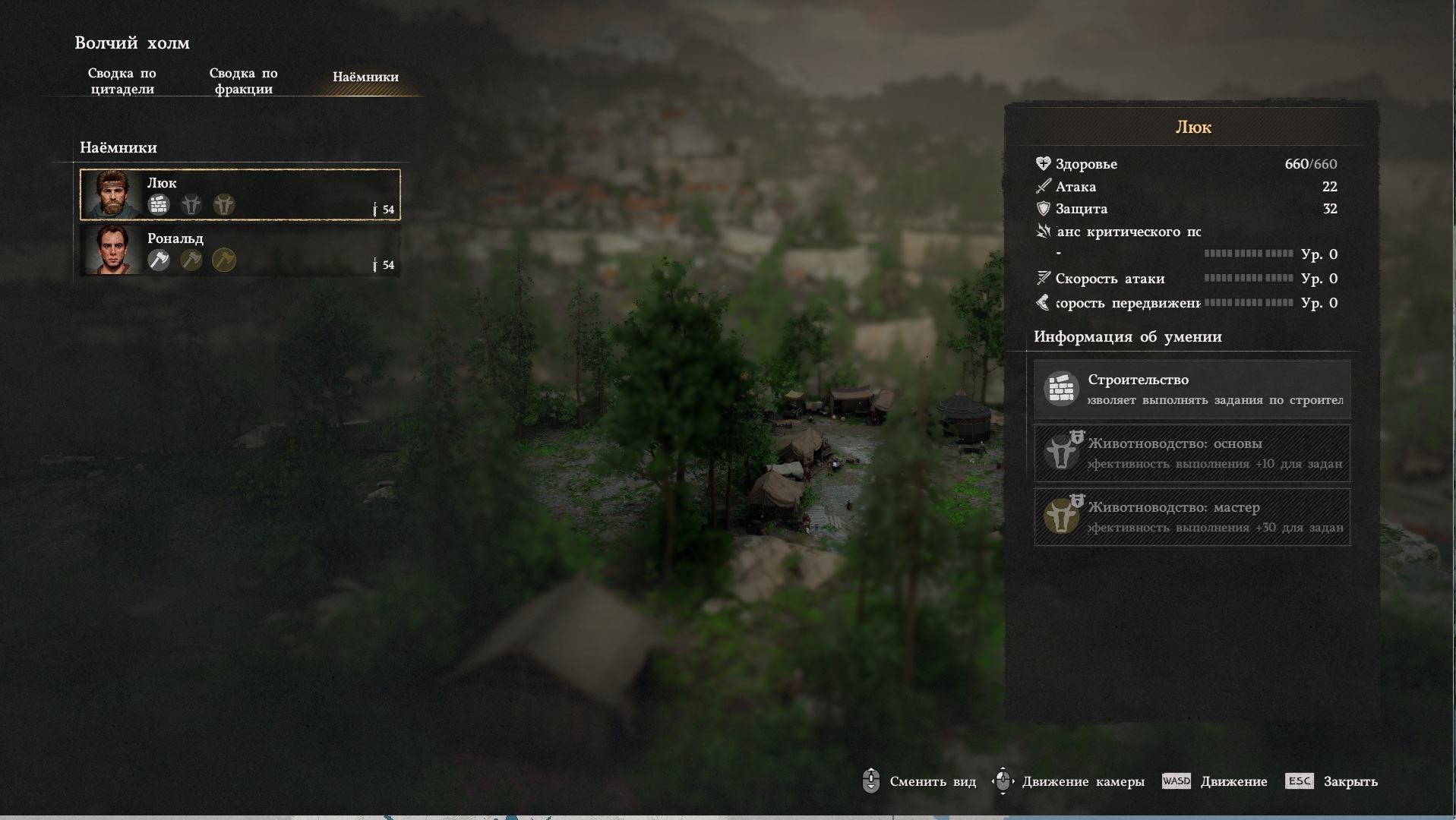Viewport: 1456px width, 820px height.
Task: Select the Животноводство: мастер skill entry
Action: pos(1192,517)
